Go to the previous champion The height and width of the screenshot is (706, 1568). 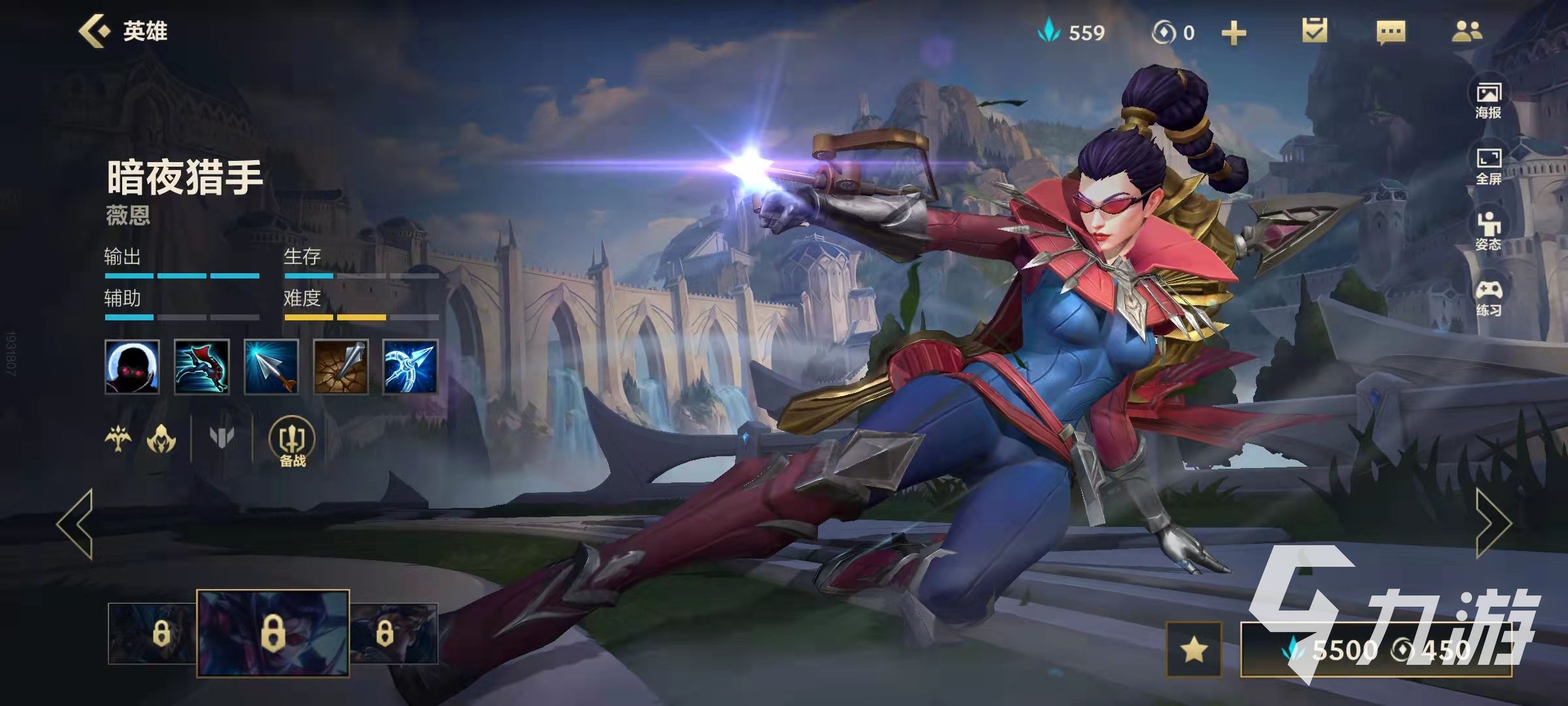click(x=76, y=524)
